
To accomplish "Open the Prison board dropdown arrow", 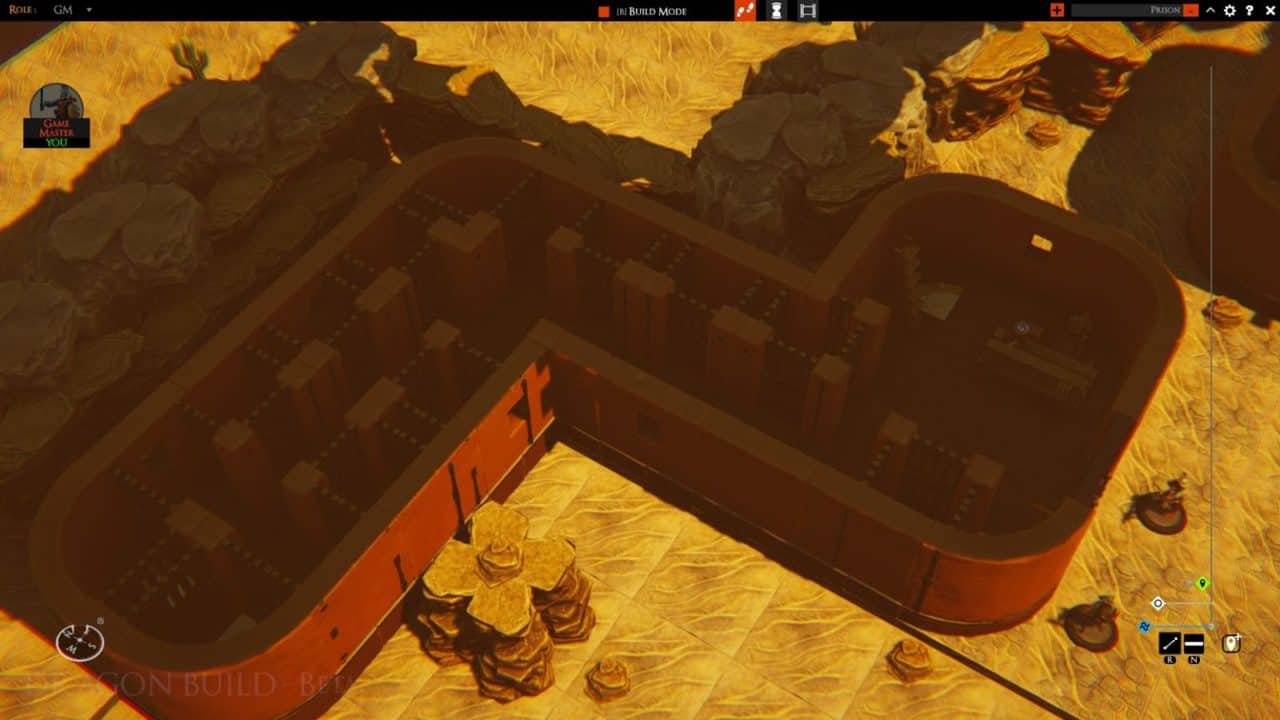I will coord(1190,9).
